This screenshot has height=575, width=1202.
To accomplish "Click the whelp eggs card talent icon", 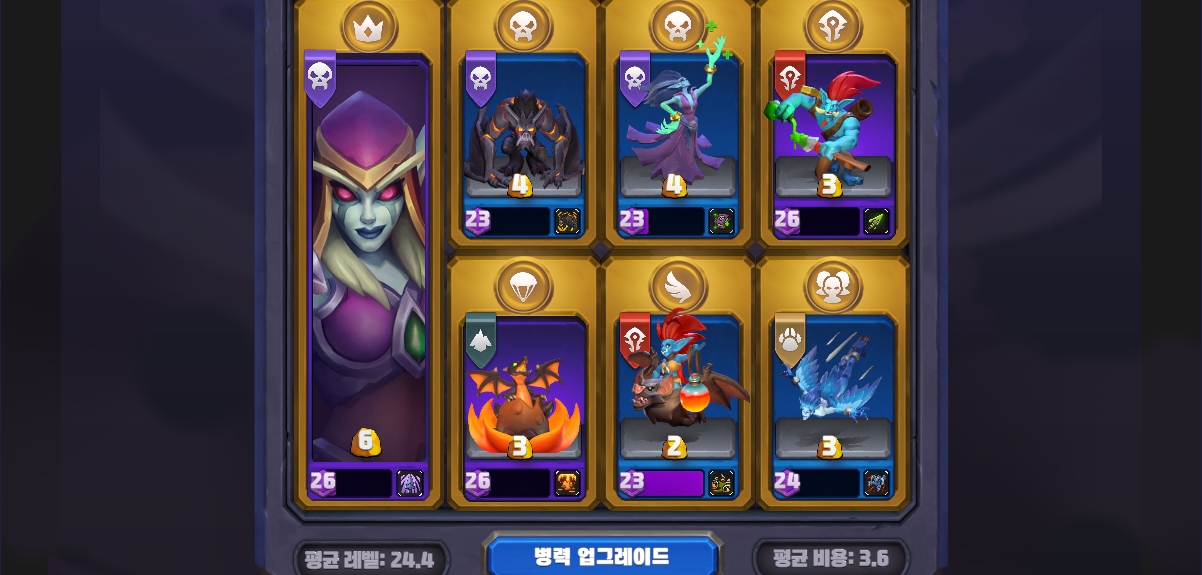I will (x=567, y=483).
